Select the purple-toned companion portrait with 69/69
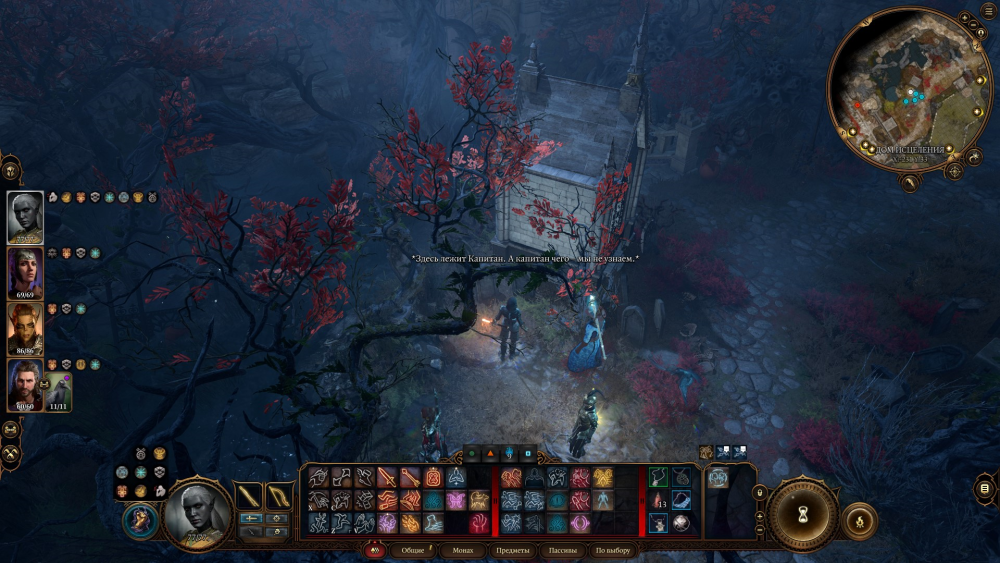The image size is (1000, 563). 26,272
